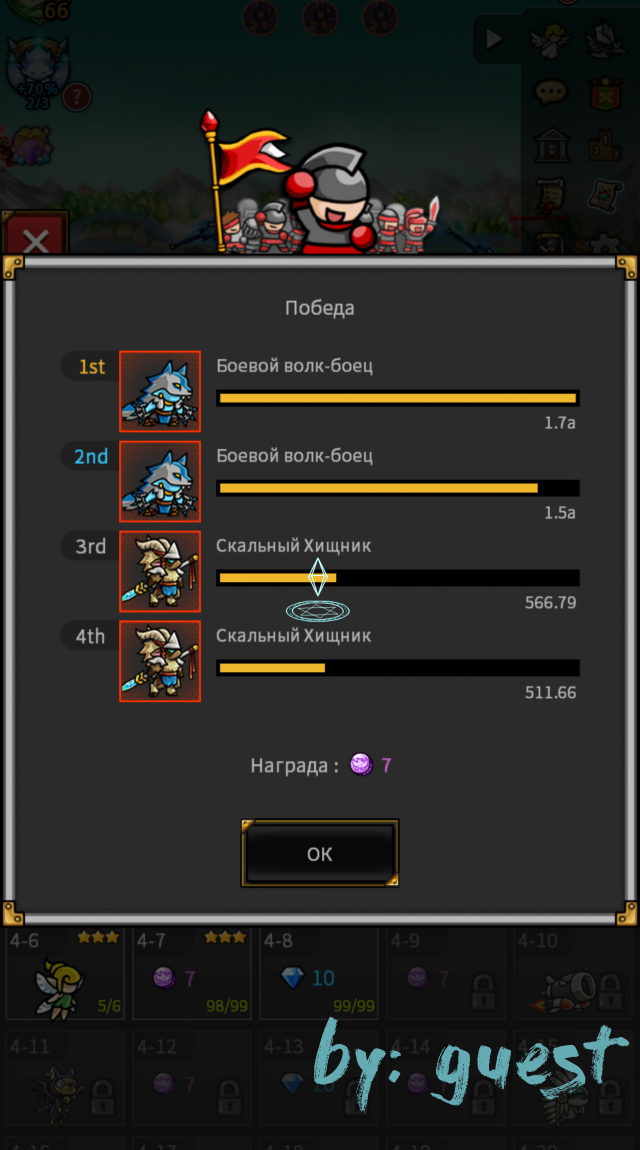This screenshot has height=1150, width=640.
Task: Open the chat speech bubble
Action: tap(550, 93)
